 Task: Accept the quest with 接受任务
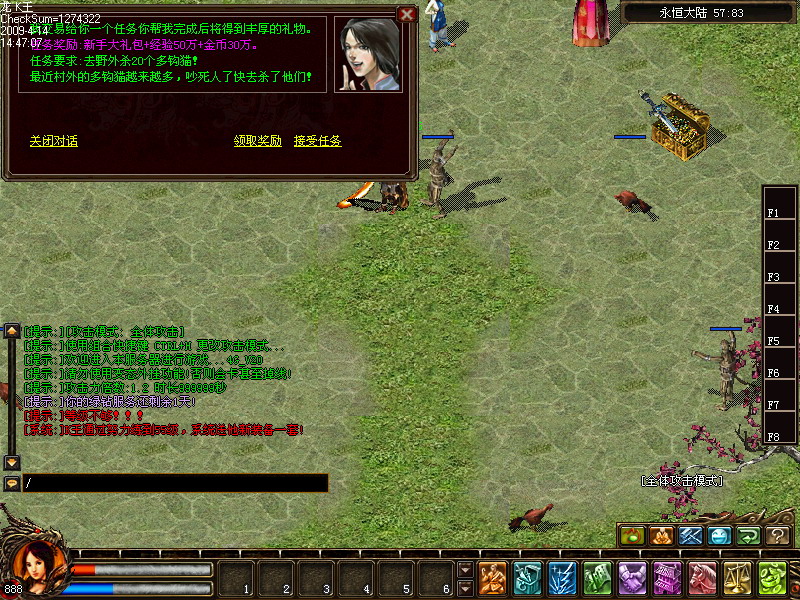318,141
